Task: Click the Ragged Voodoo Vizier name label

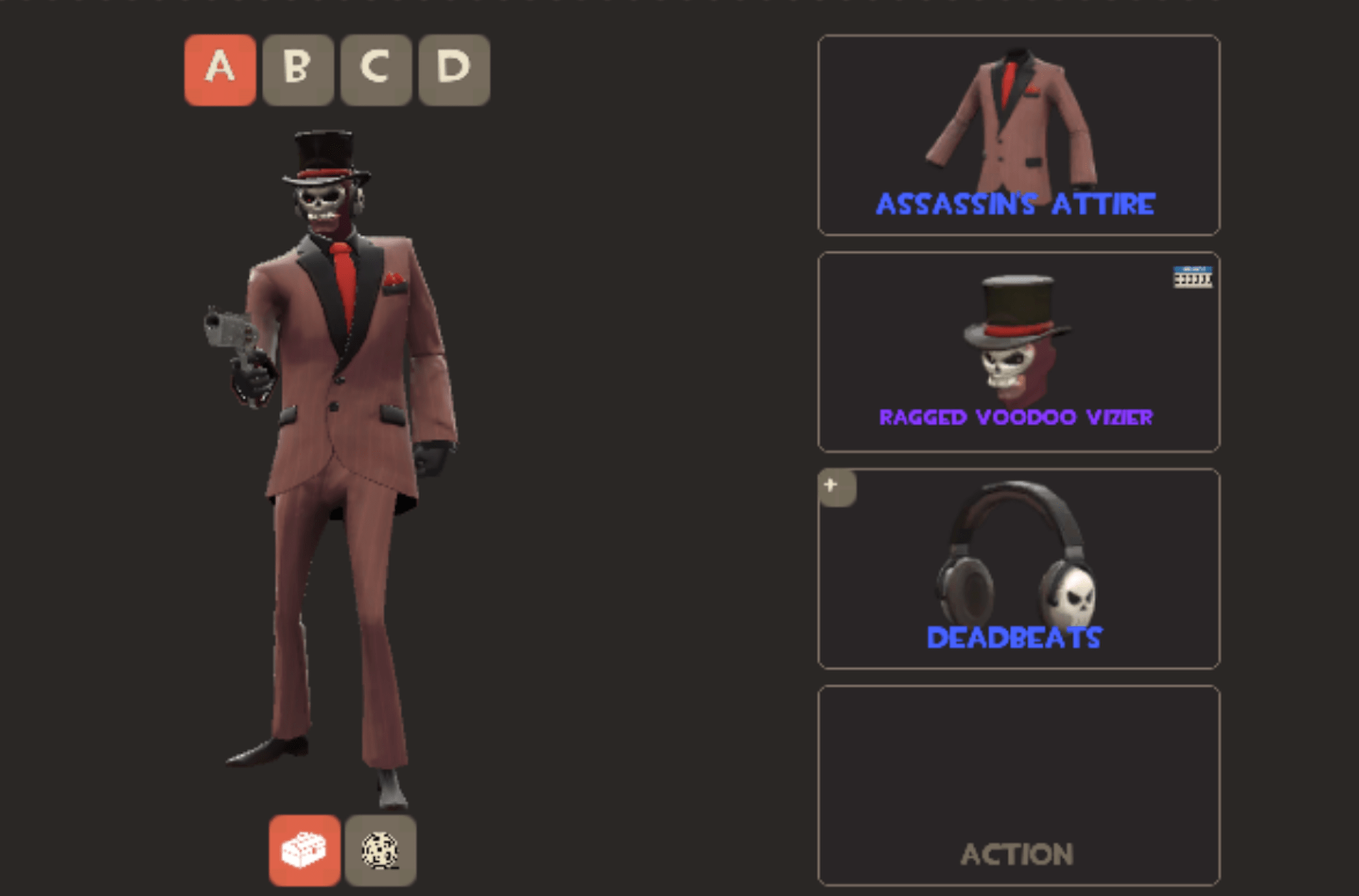Action: (x=1017, y=417)
